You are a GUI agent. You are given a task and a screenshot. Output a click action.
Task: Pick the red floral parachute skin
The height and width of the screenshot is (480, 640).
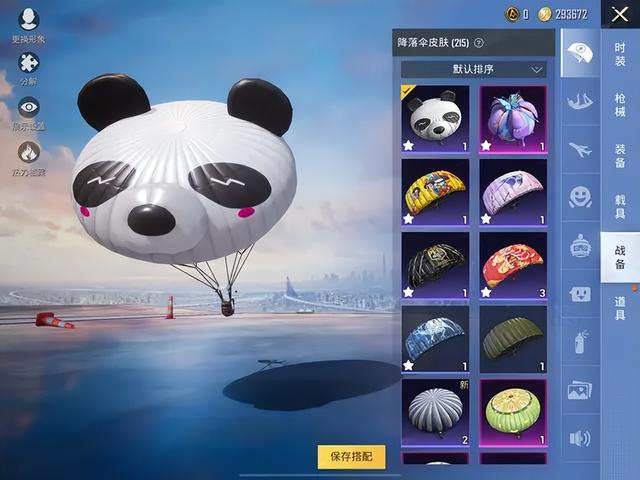[x=512, y=265]
